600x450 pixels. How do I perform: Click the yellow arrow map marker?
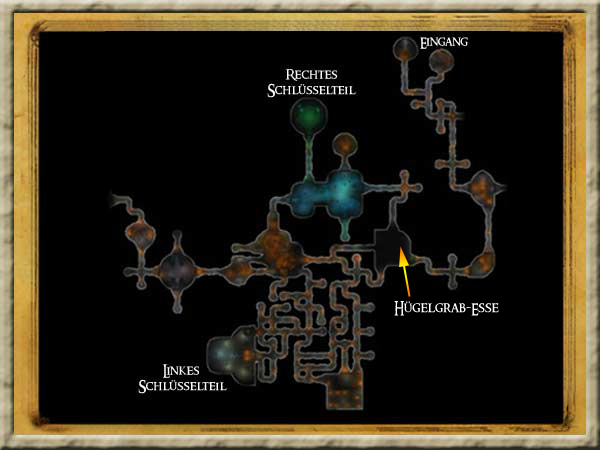[x=404, y=268]
